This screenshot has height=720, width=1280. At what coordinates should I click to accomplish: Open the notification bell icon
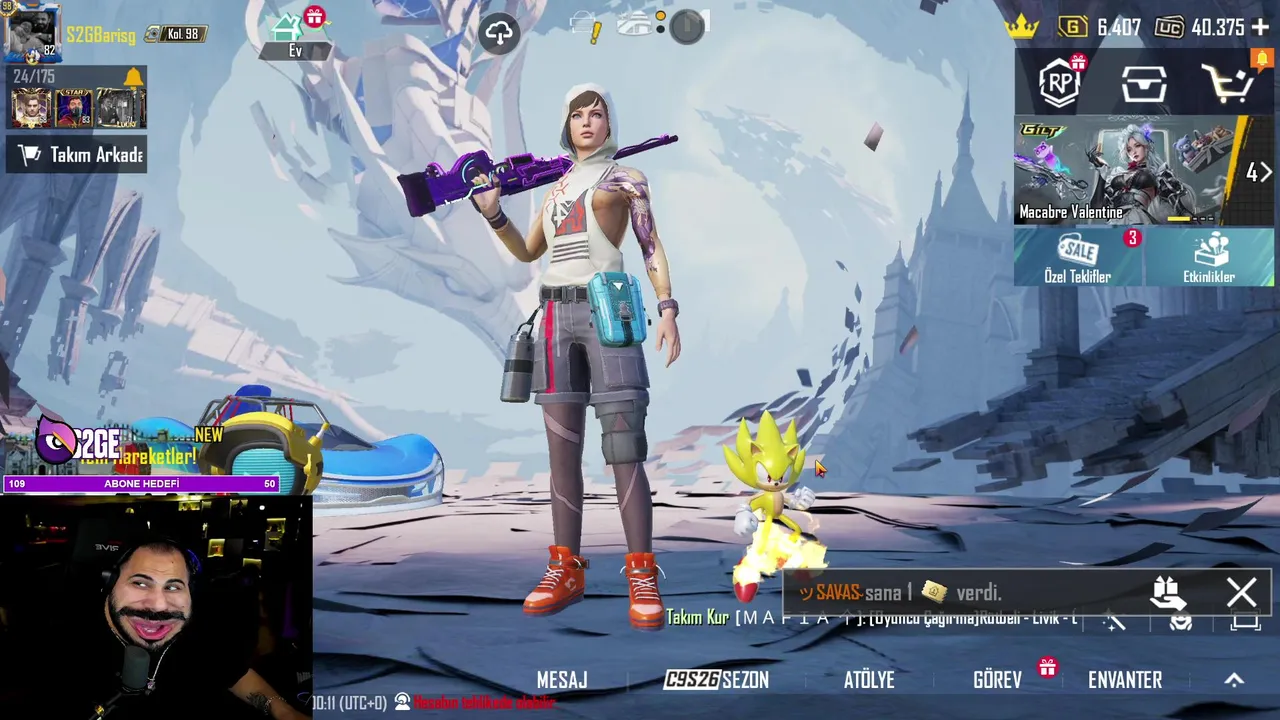pos(134,77)
